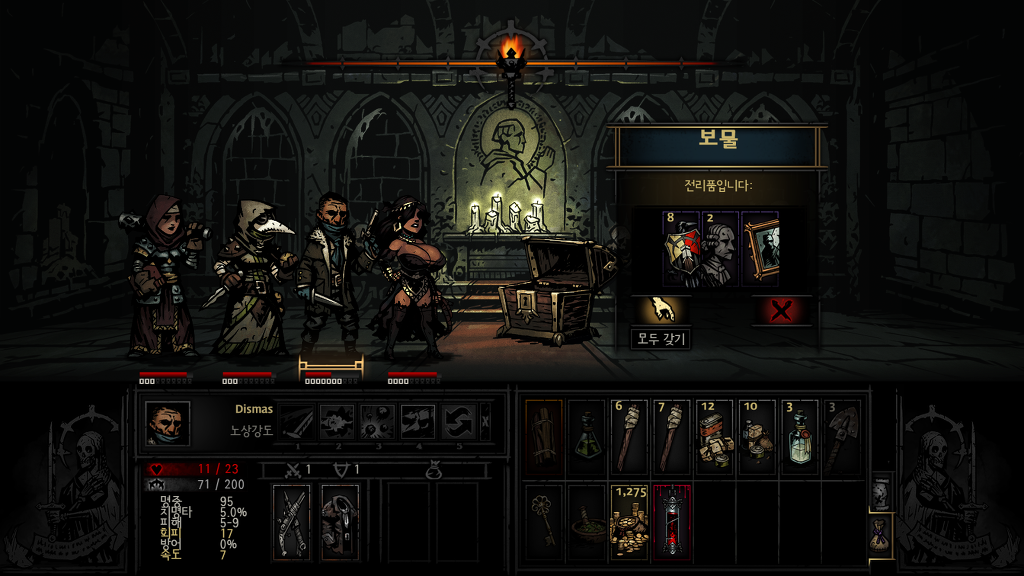Screen dimensions: 1024x576
Task: Select the stack of 10 provisions
Action: click(x=759, y=437)
